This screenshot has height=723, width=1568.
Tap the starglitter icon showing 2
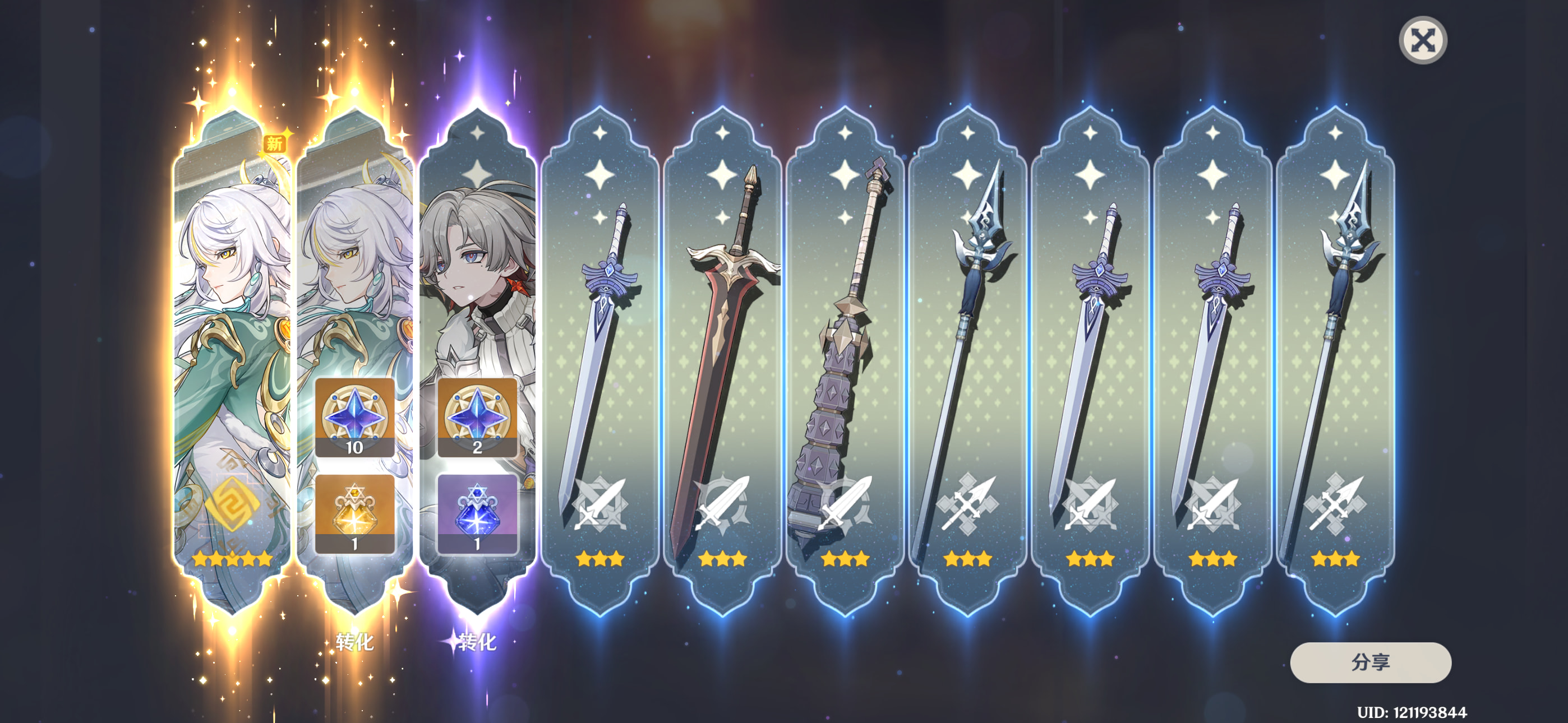[x=477, y=418]
